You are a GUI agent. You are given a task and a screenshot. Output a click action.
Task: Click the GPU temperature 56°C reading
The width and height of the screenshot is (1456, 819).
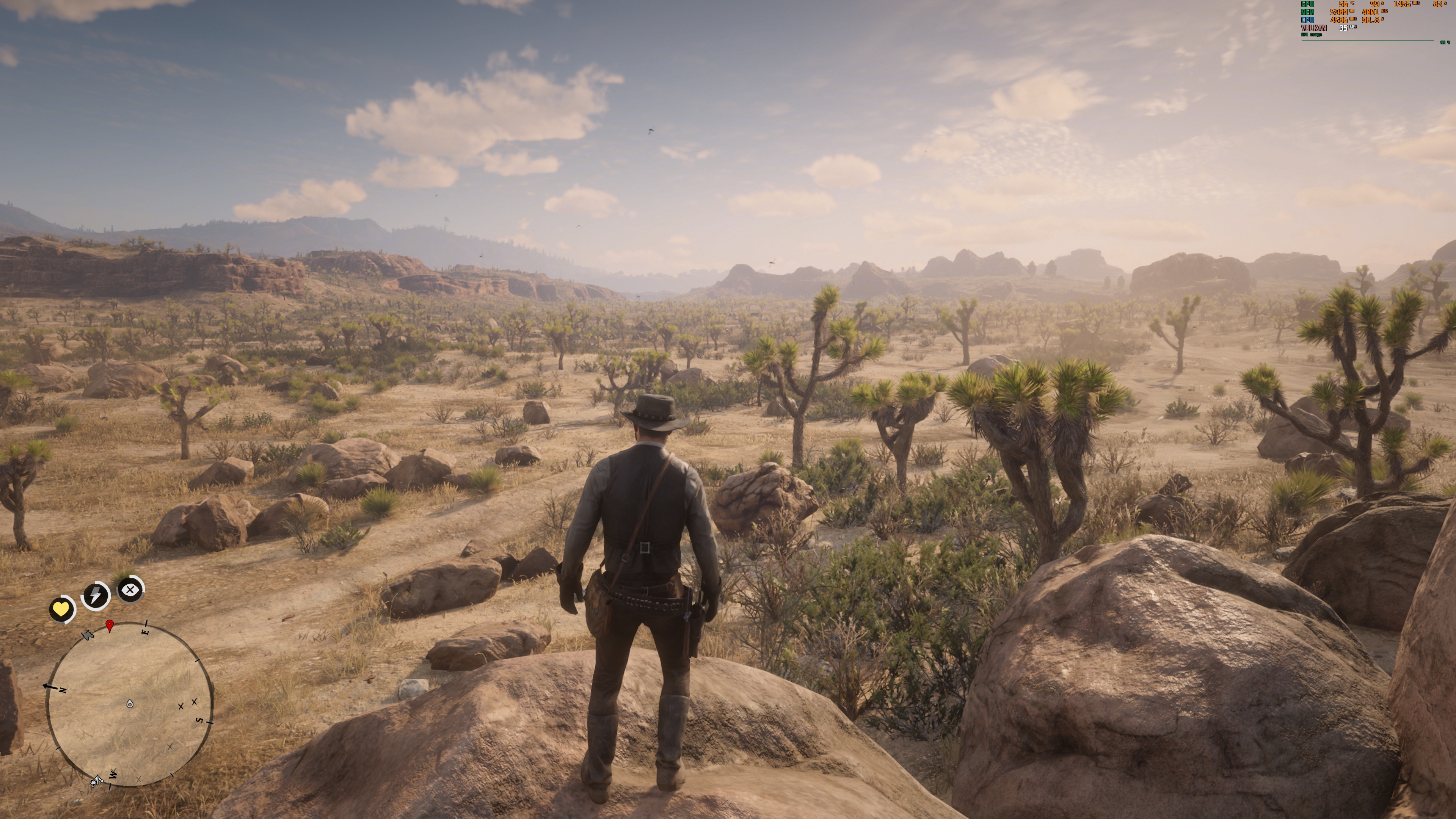pos(1344,5)
